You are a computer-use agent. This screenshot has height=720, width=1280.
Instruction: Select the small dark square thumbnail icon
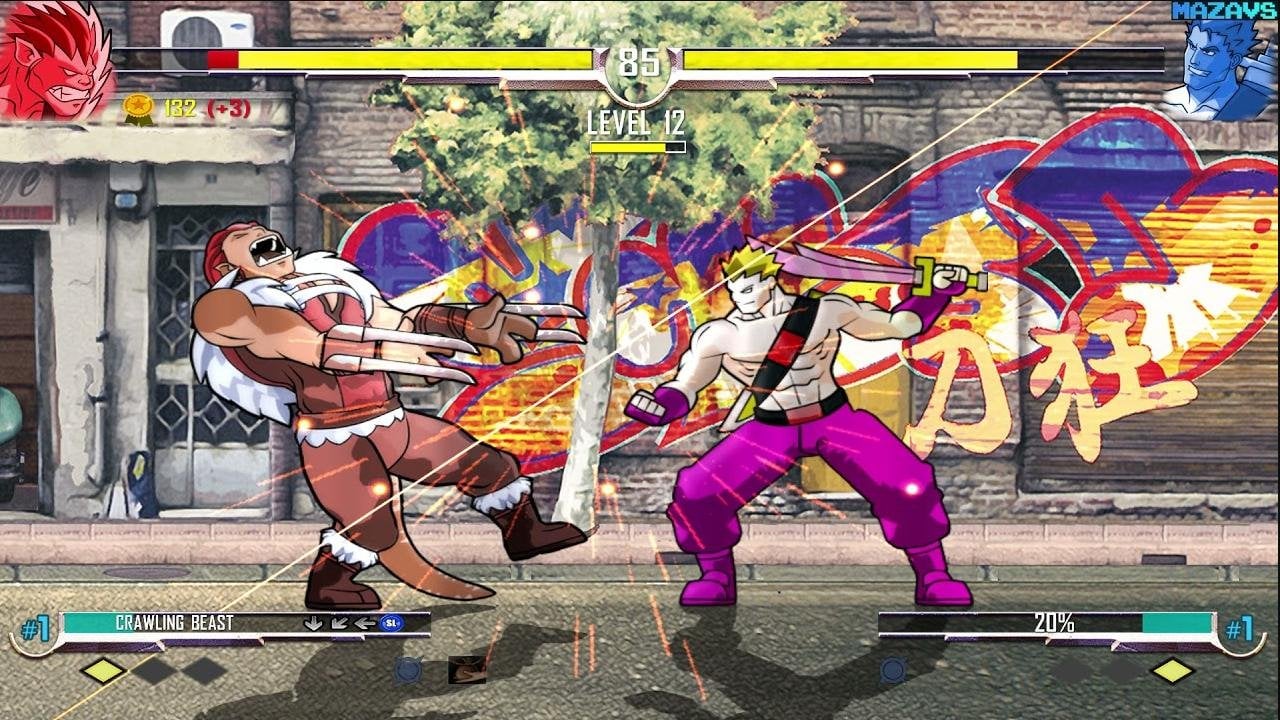click(467, 669)
